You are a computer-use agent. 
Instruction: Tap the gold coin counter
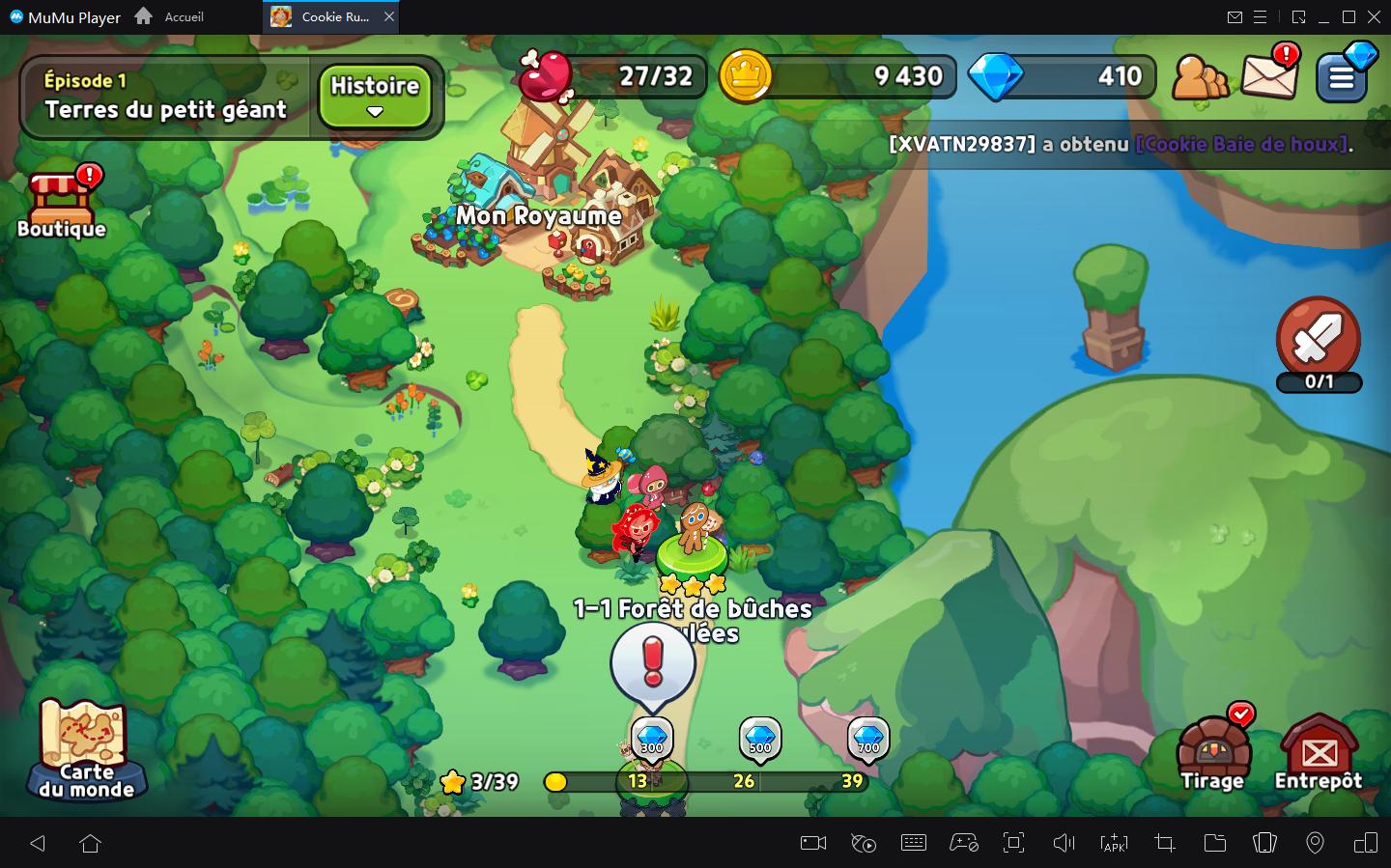pos(837,76)
